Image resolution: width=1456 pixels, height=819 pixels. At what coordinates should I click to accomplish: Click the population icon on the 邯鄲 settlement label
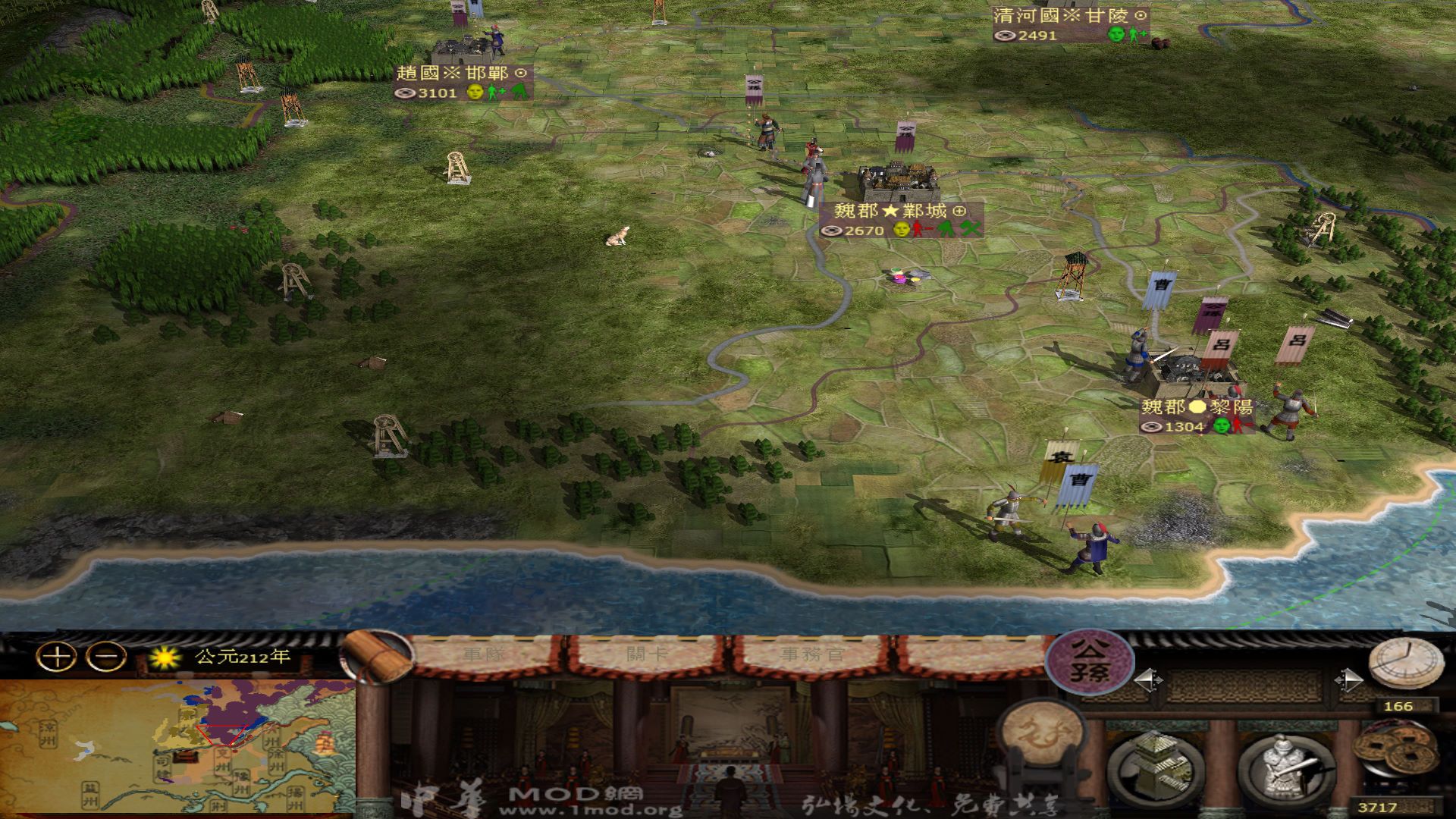click(406, 94)
